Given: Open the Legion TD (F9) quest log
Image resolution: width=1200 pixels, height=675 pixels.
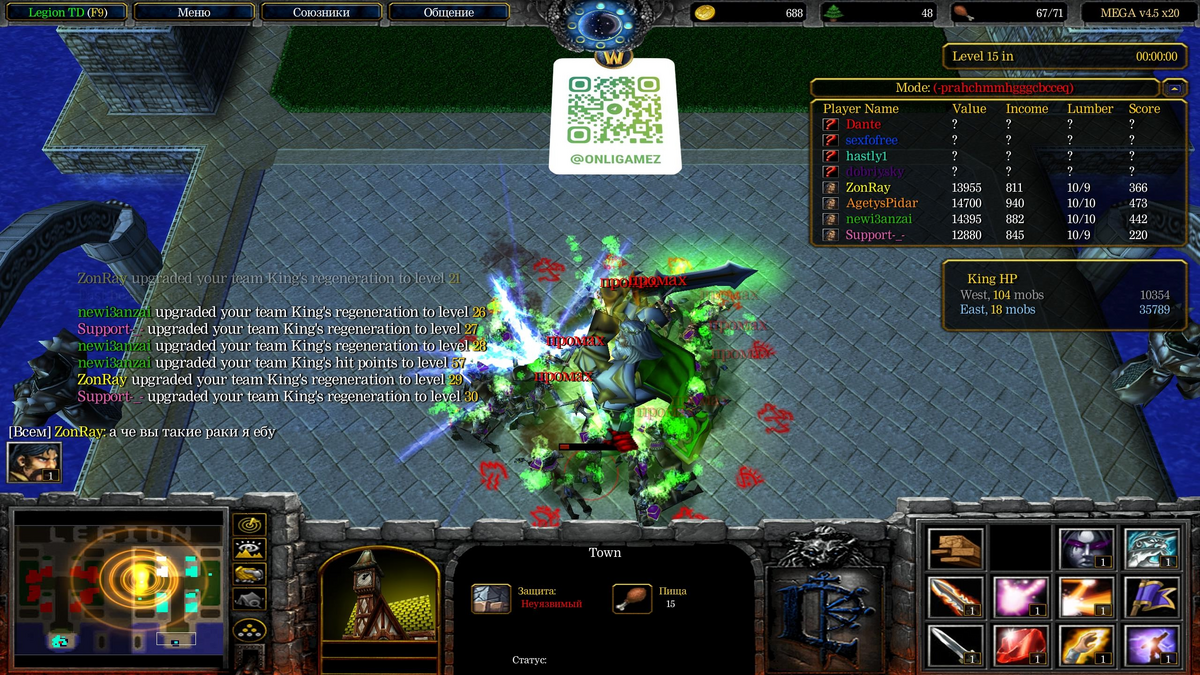Looking at the screenshot, I should [x=65, y=13].
